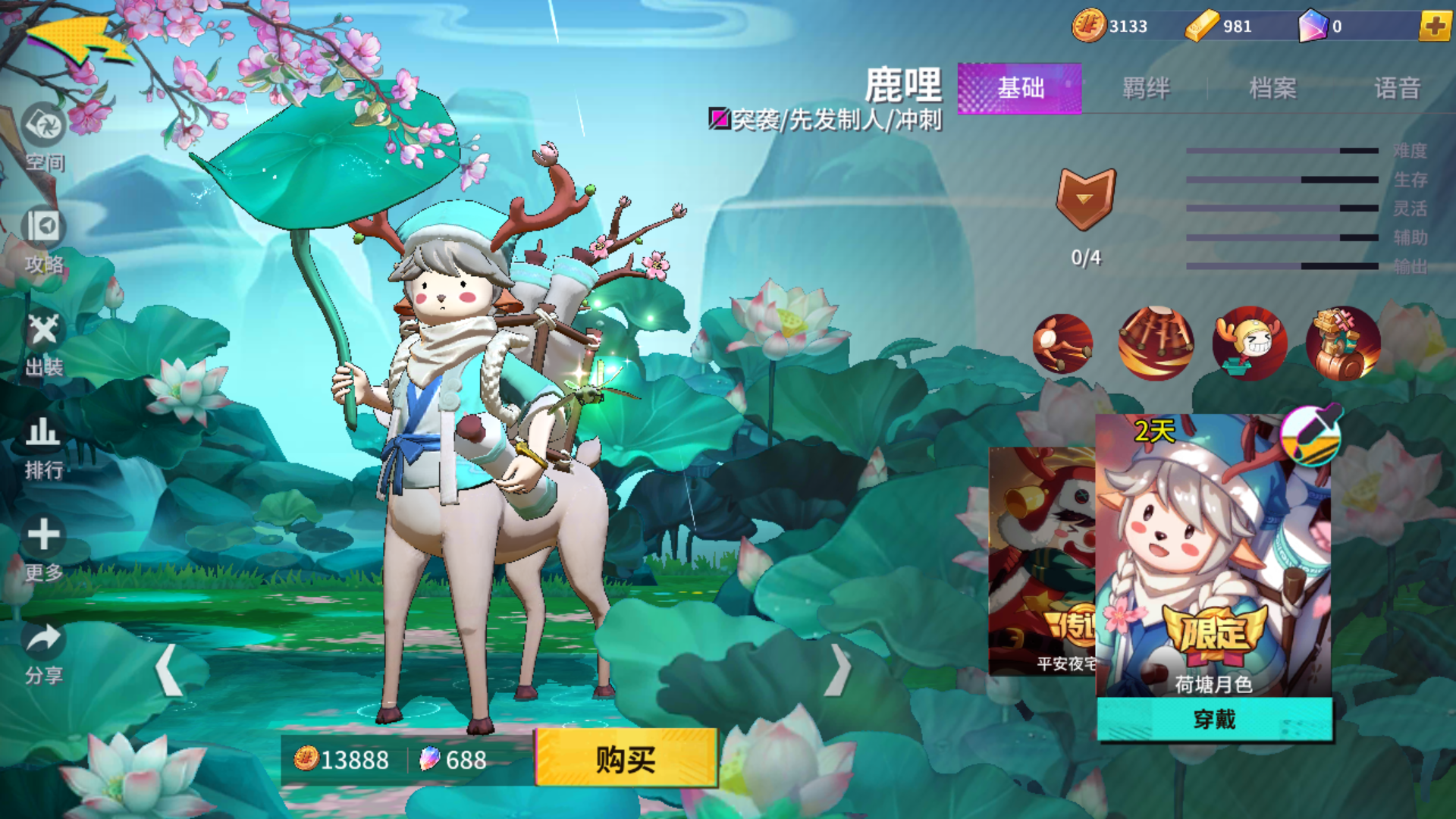
Task: Click the left arrow to view previous hero
Action: coord(165,671)
